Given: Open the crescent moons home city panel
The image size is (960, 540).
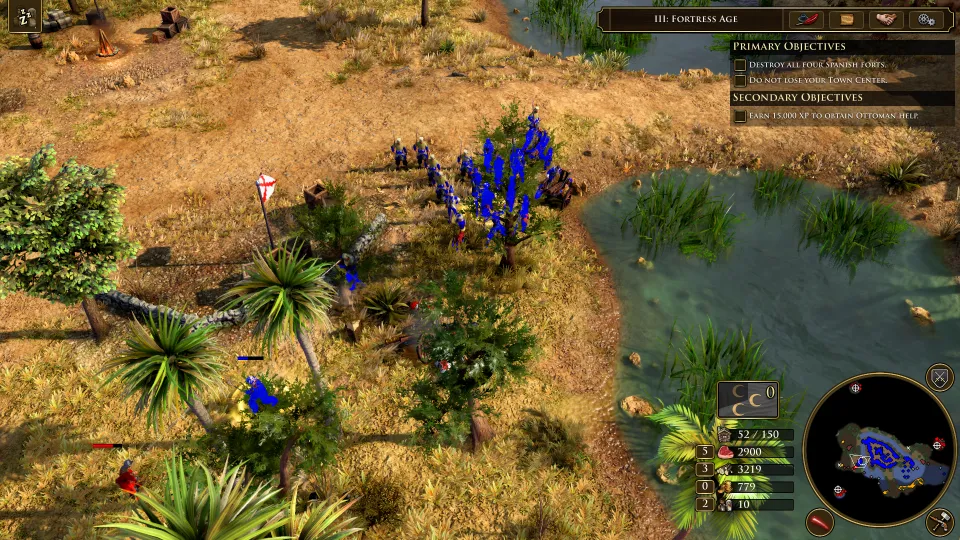Looking at the screenshot, I should (x=747, y=399).
